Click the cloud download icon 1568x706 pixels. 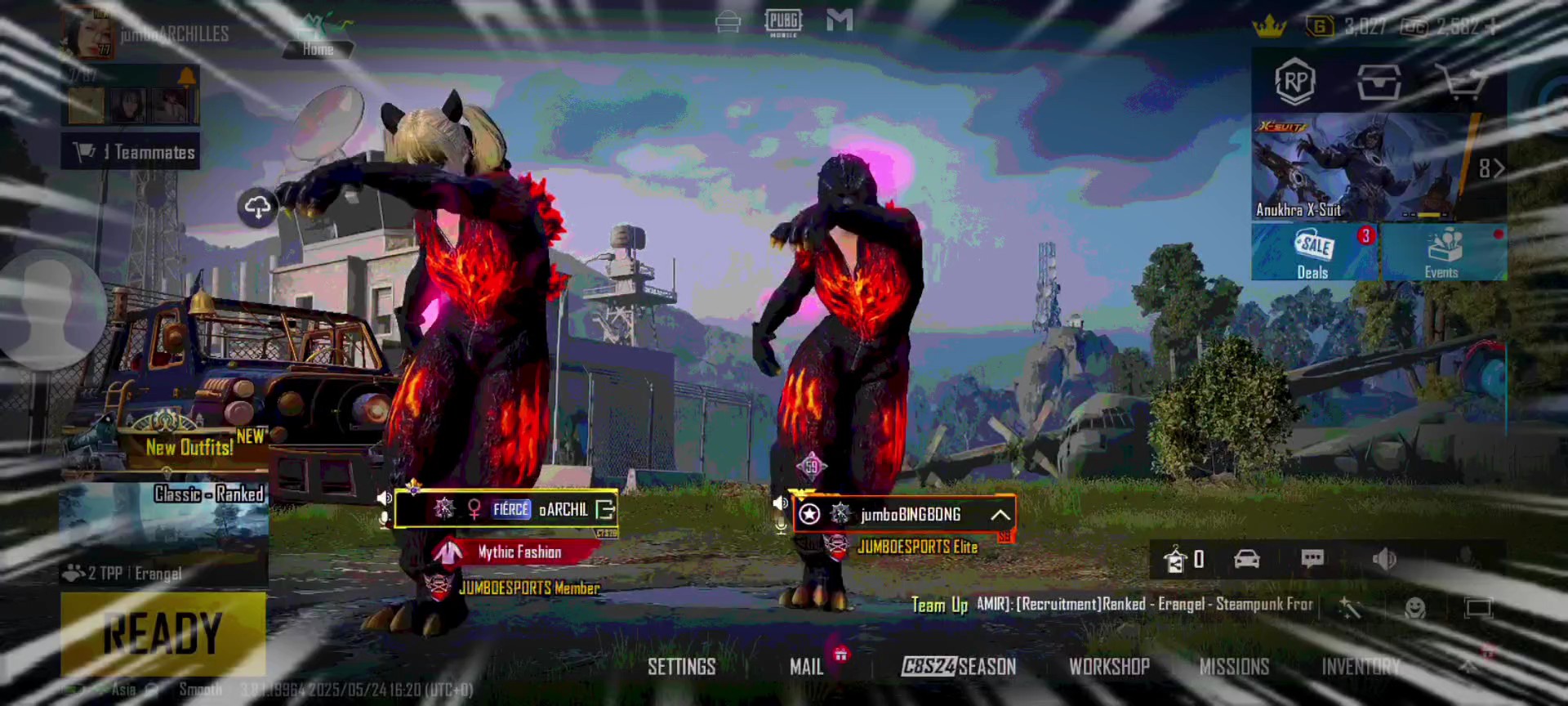(257, 208)
